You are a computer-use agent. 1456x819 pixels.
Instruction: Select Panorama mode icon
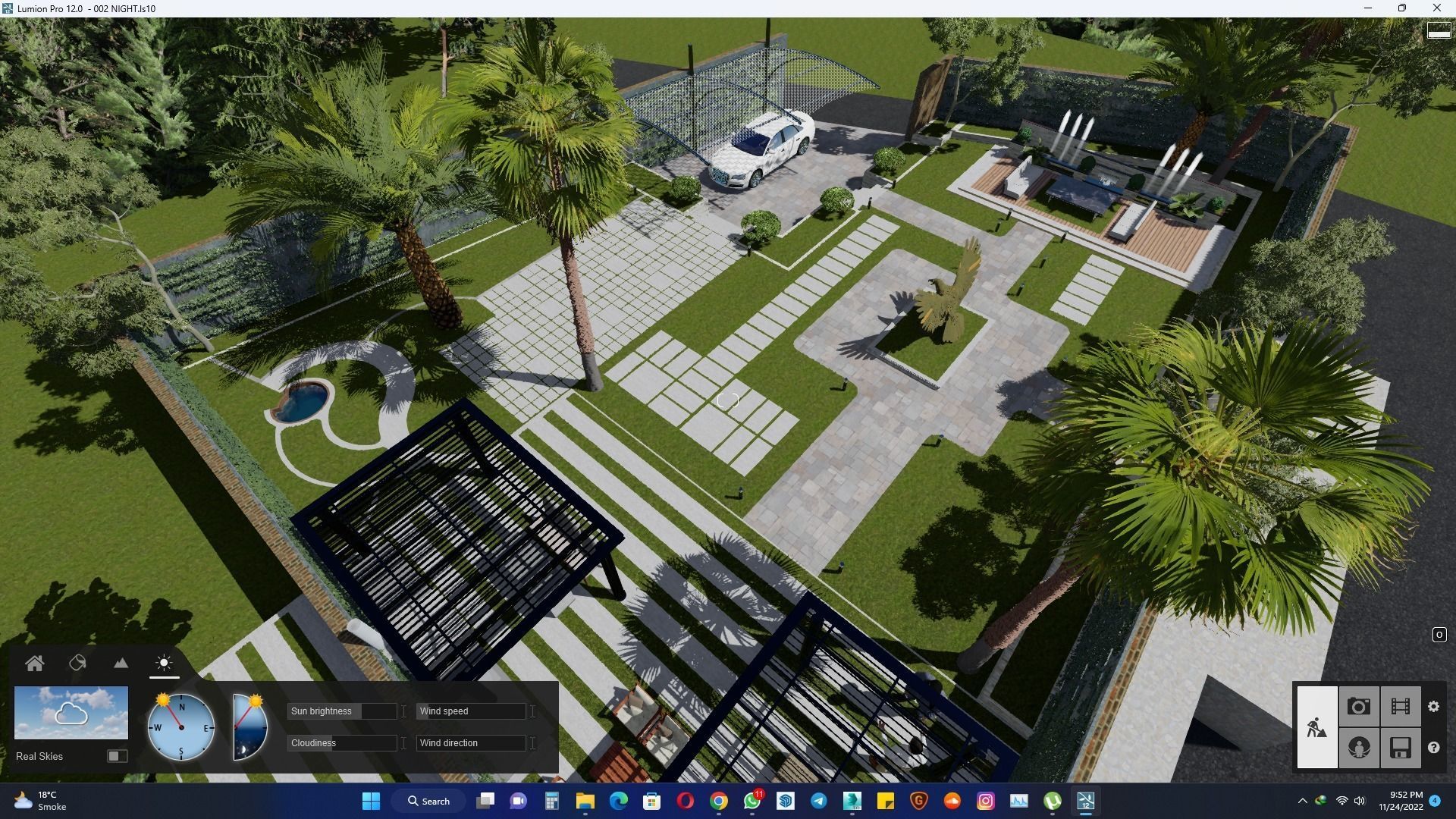tap(1359, 747)
